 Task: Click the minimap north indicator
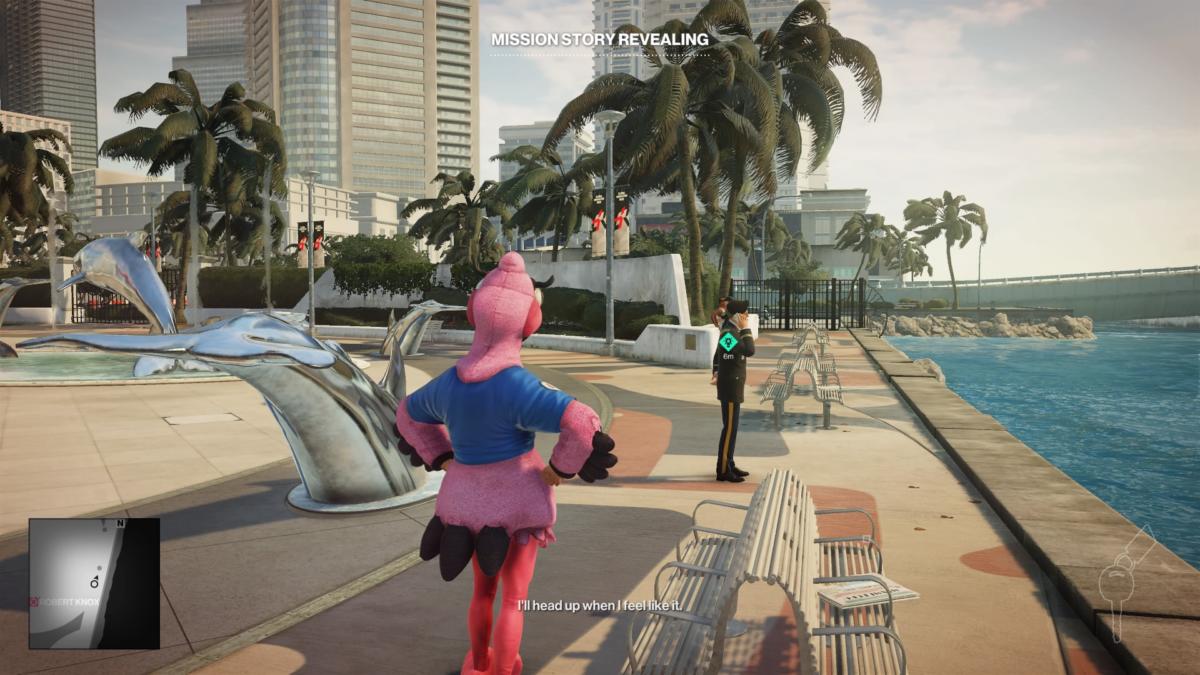pyautogui.click(x=121, y=523)
